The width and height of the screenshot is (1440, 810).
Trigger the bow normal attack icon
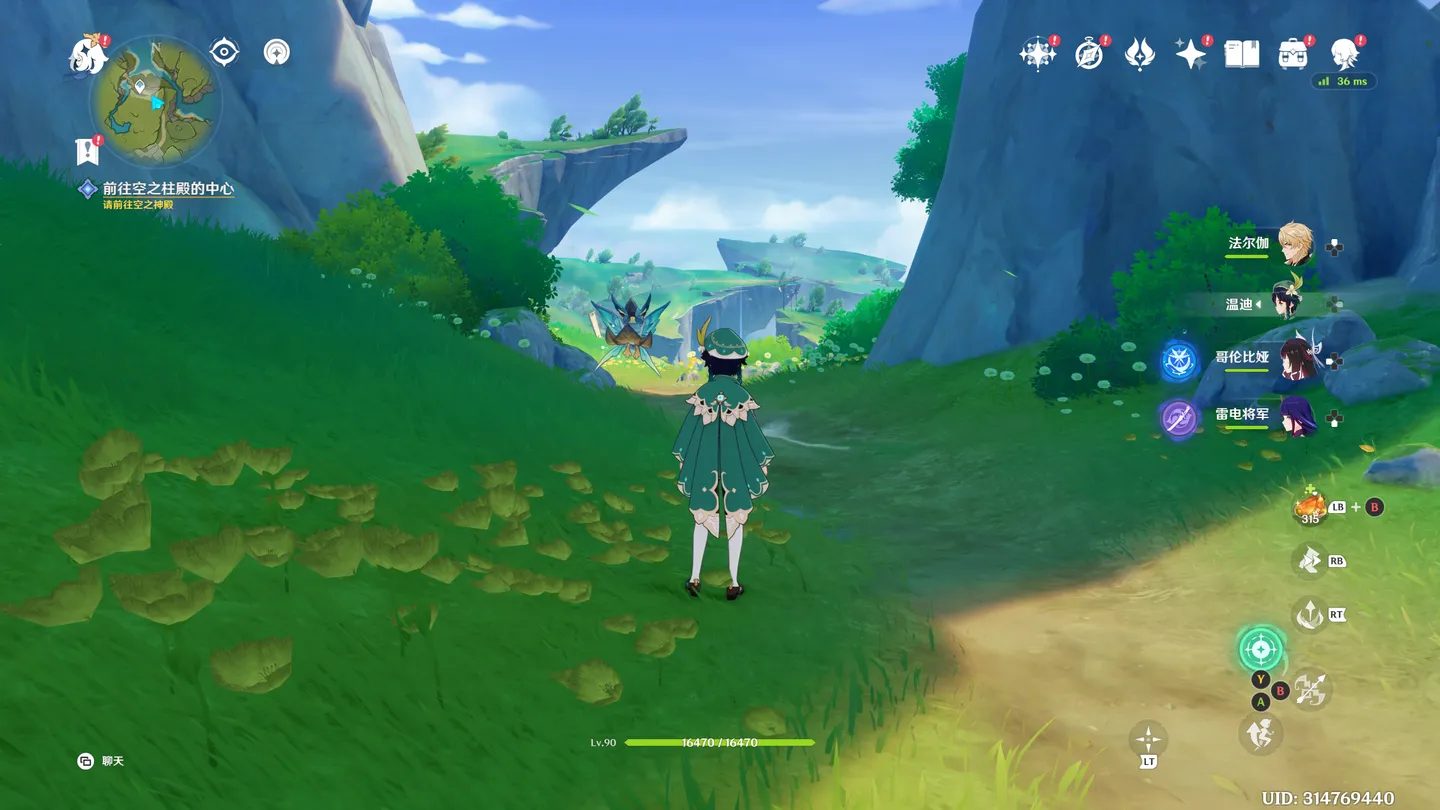(x=1309, y=689)
